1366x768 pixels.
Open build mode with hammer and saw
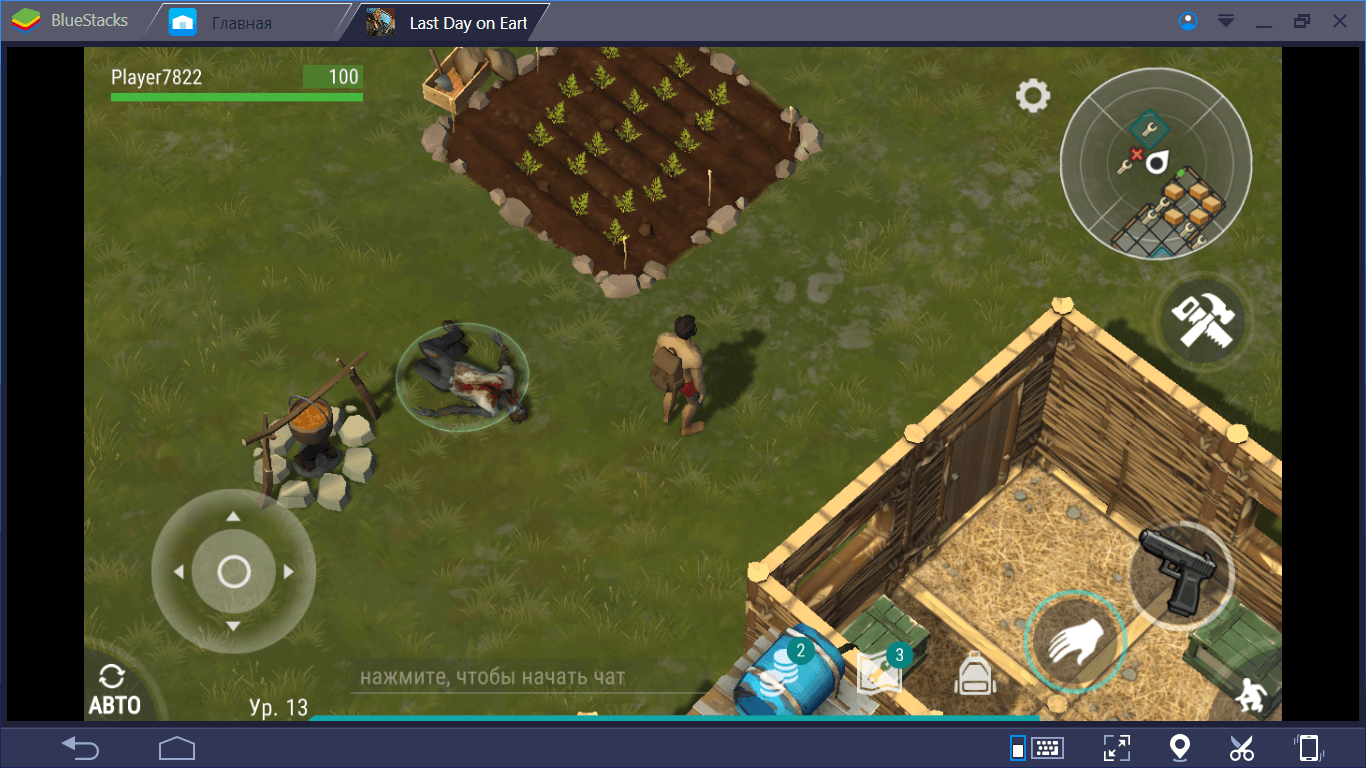[1201, 321]
